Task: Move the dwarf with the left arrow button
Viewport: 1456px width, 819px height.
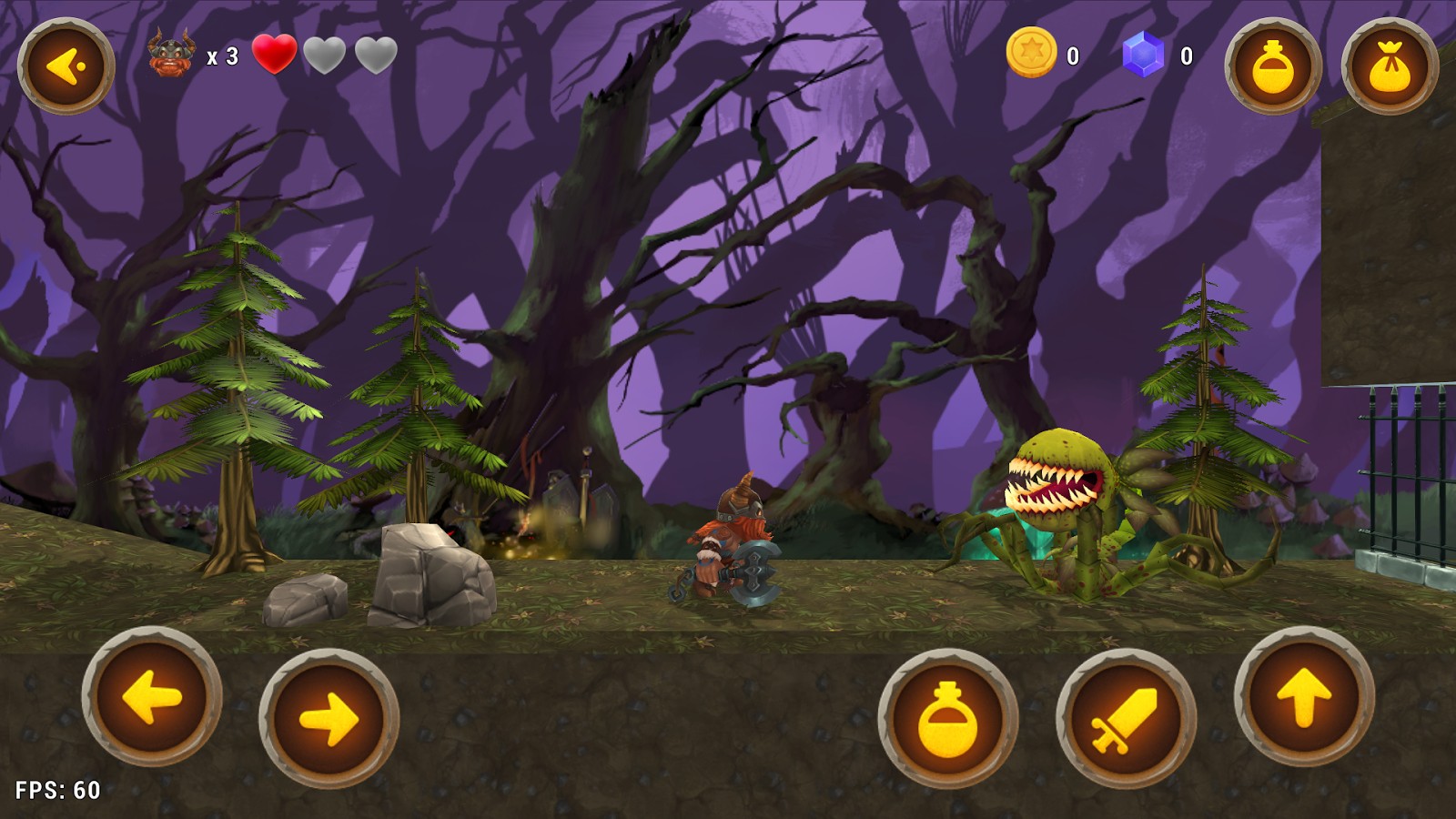Action: coord(152,697)
